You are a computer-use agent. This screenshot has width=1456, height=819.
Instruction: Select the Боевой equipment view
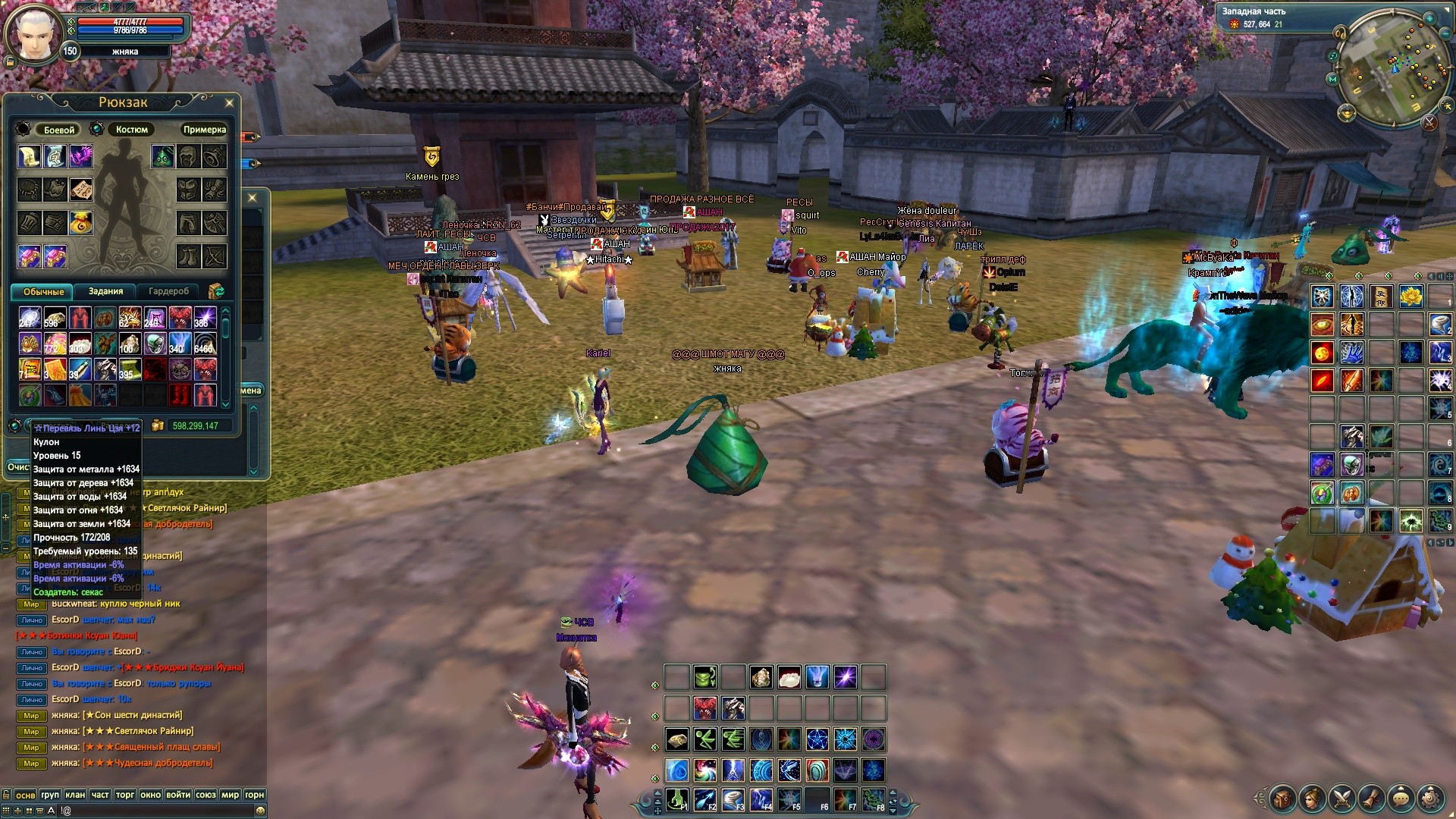(x=59, y=130)
